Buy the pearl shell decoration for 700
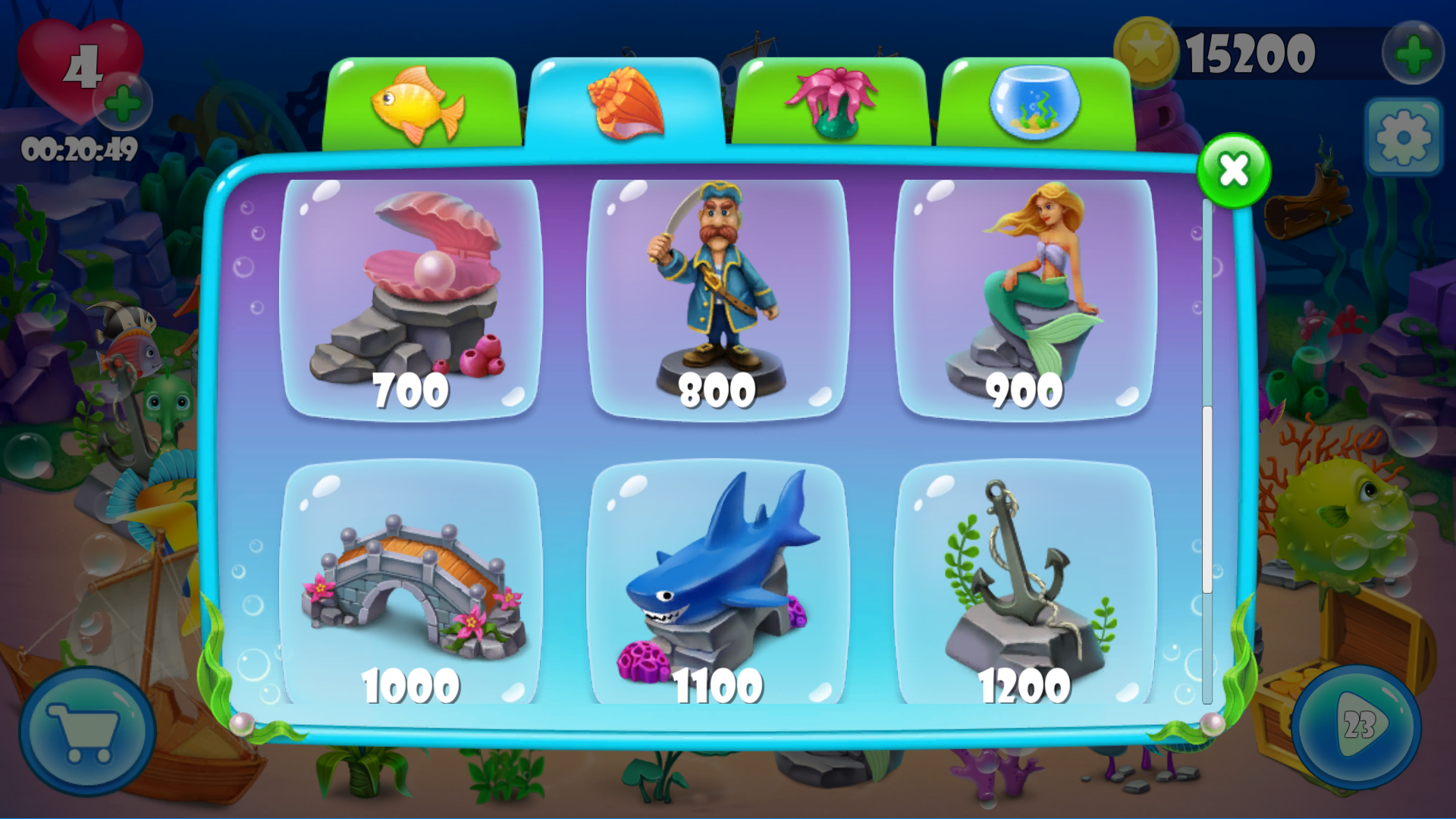 (x=415, y=296)
